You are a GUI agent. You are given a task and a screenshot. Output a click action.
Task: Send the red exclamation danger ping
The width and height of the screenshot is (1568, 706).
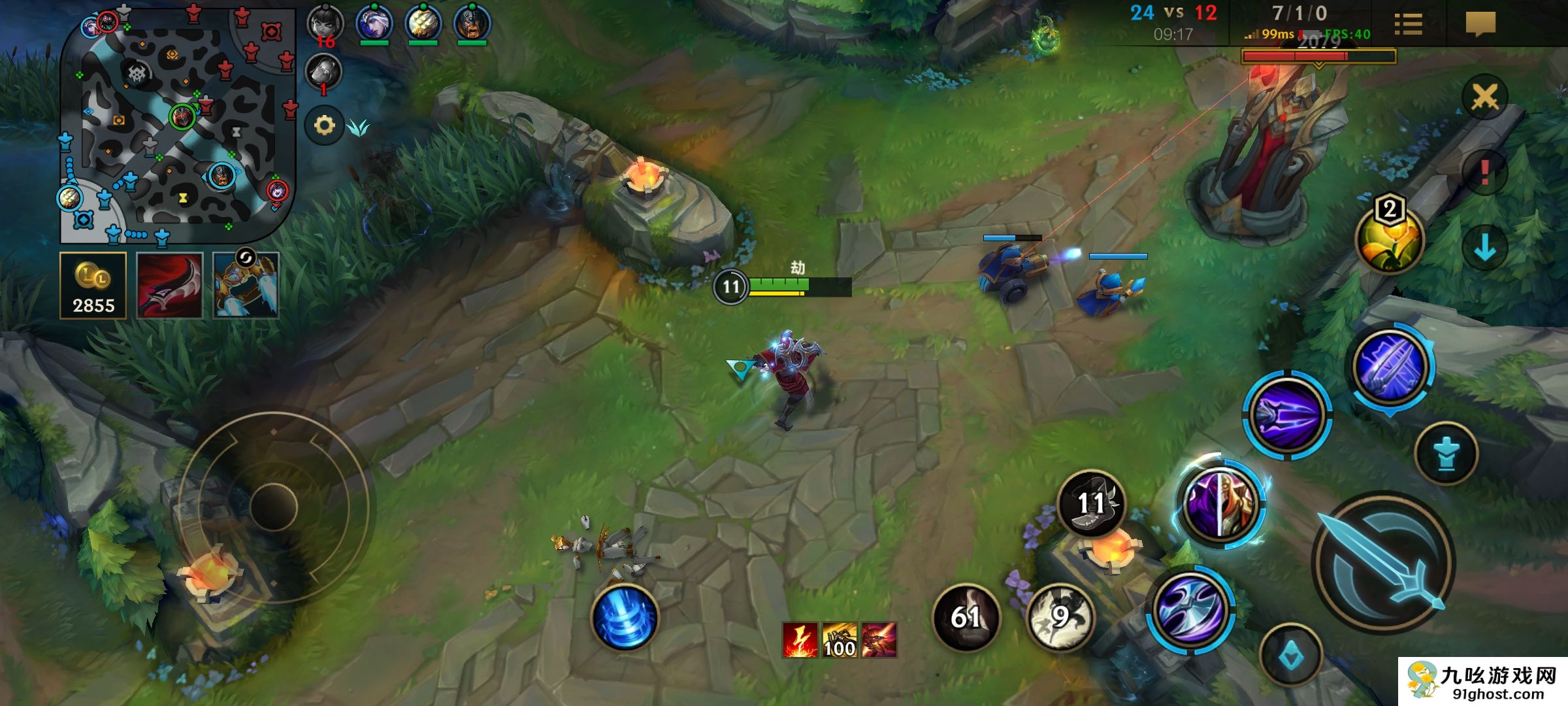tap(1484, 173)
